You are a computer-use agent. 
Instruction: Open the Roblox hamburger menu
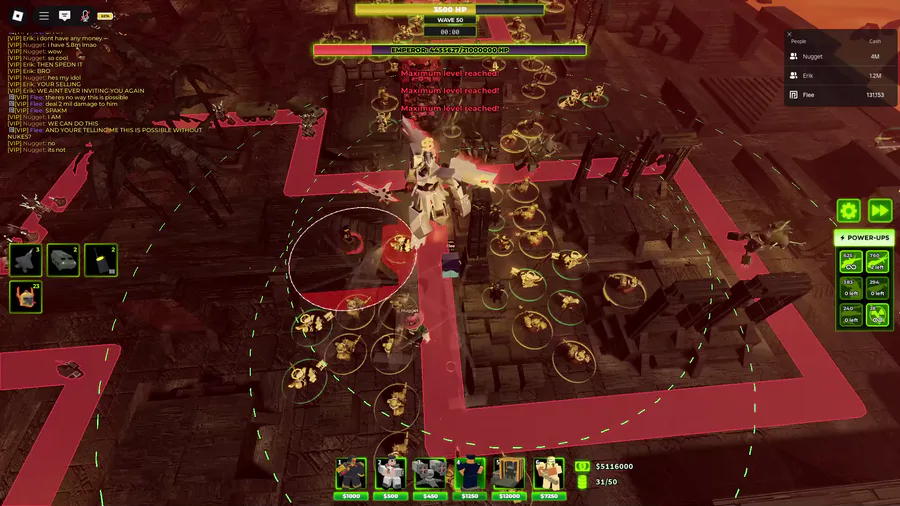pyautogui.click(x=43, y=16)
